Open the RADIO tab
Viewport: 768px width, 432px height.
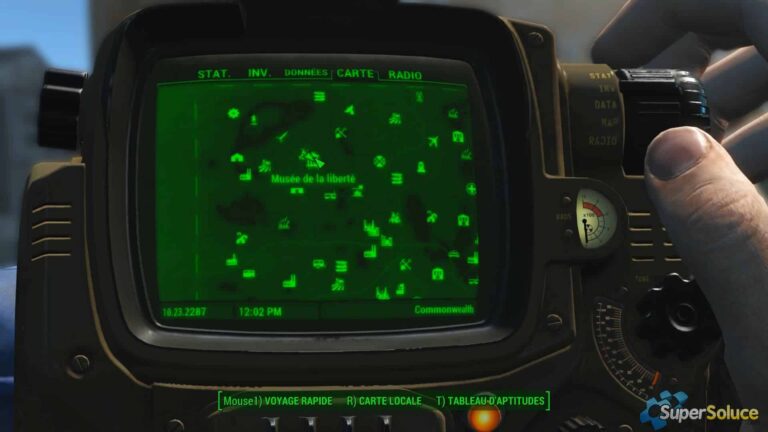[405, 74]
